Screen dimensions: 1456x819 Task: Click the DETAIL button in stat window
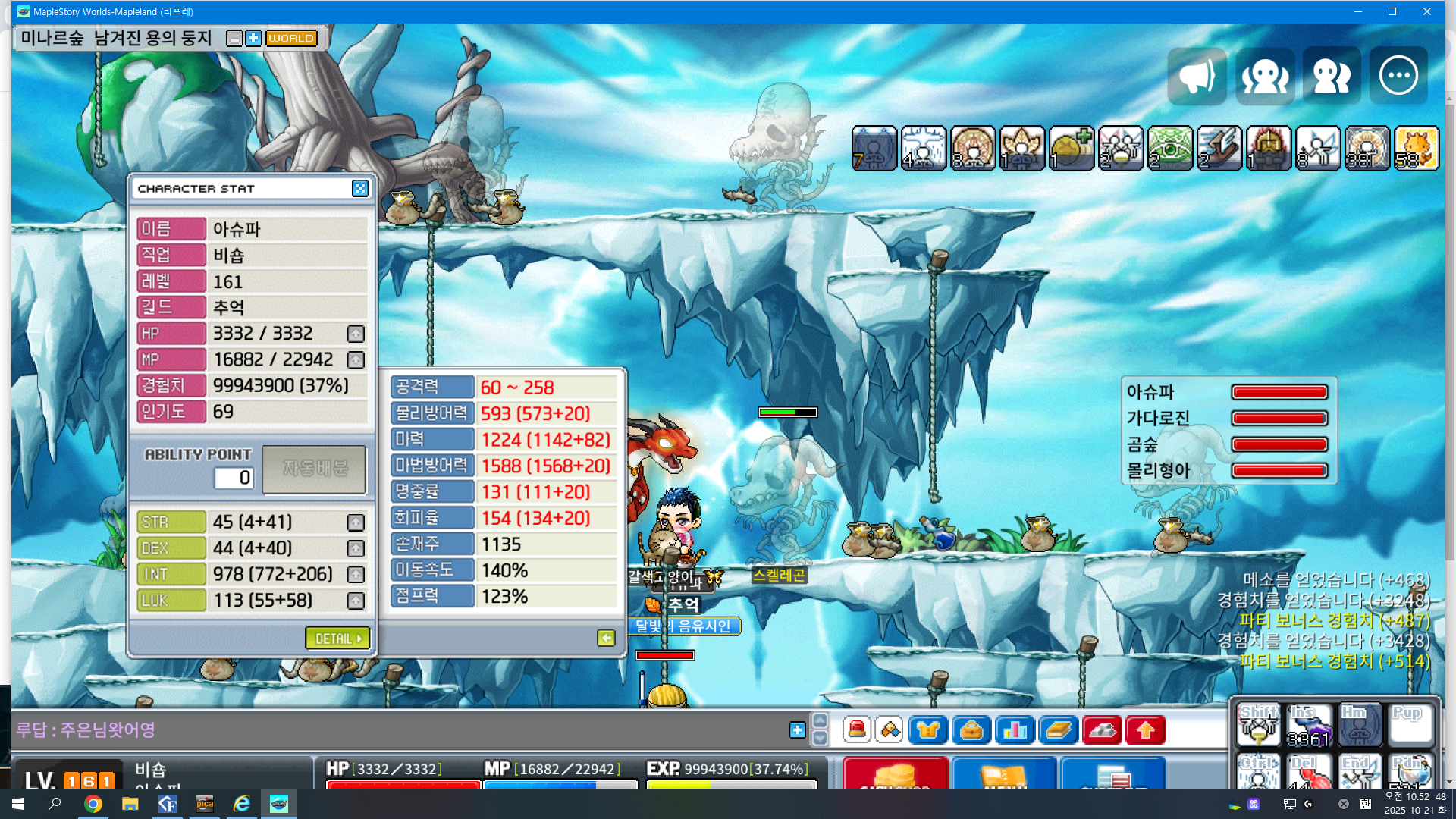[x=337, y=639]
